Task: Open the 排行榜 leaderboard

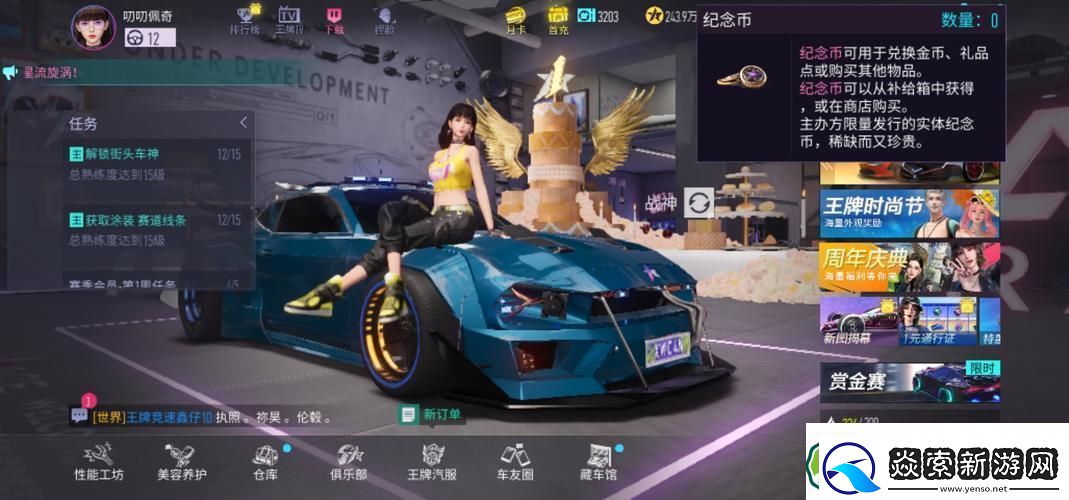Action: pos(246,19)
